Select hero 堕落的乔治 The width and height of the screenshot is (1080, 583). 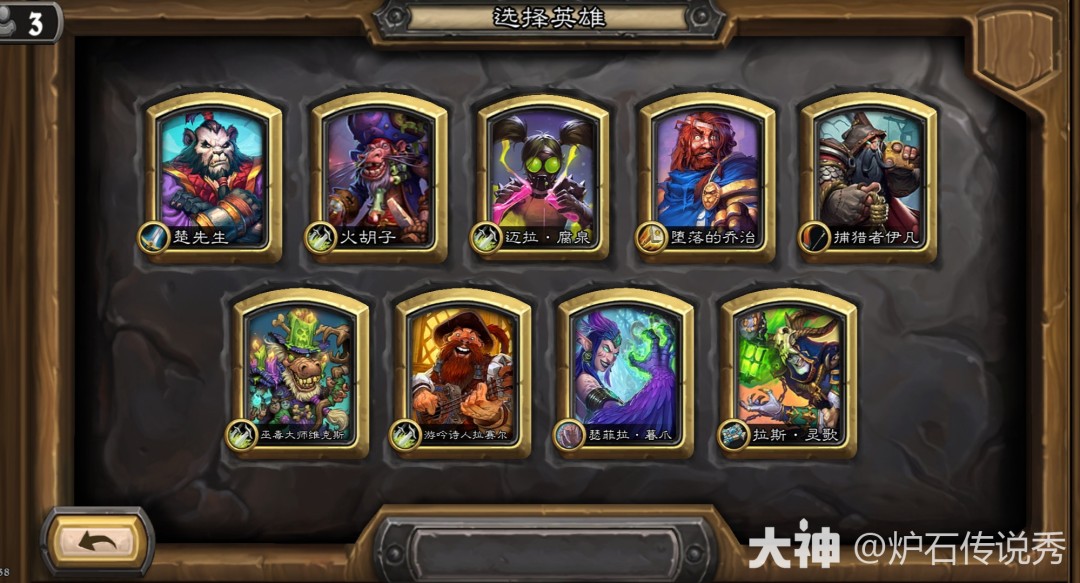(707, 176)
